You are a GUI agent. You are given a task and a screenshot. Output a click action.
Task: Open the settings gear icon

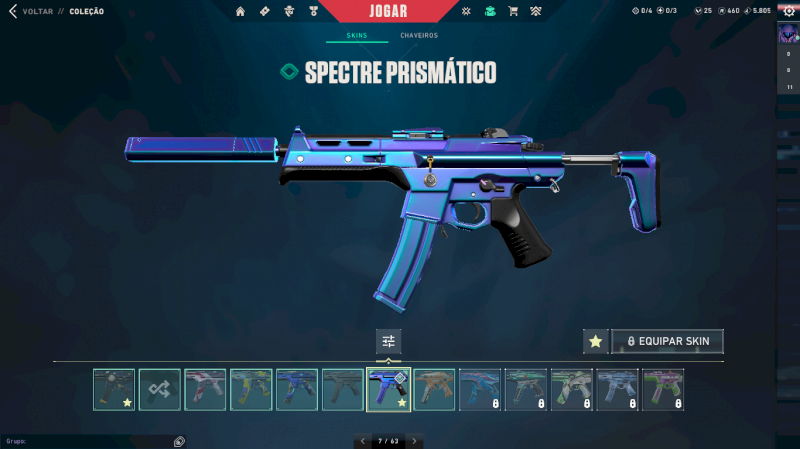pos(788,11)
